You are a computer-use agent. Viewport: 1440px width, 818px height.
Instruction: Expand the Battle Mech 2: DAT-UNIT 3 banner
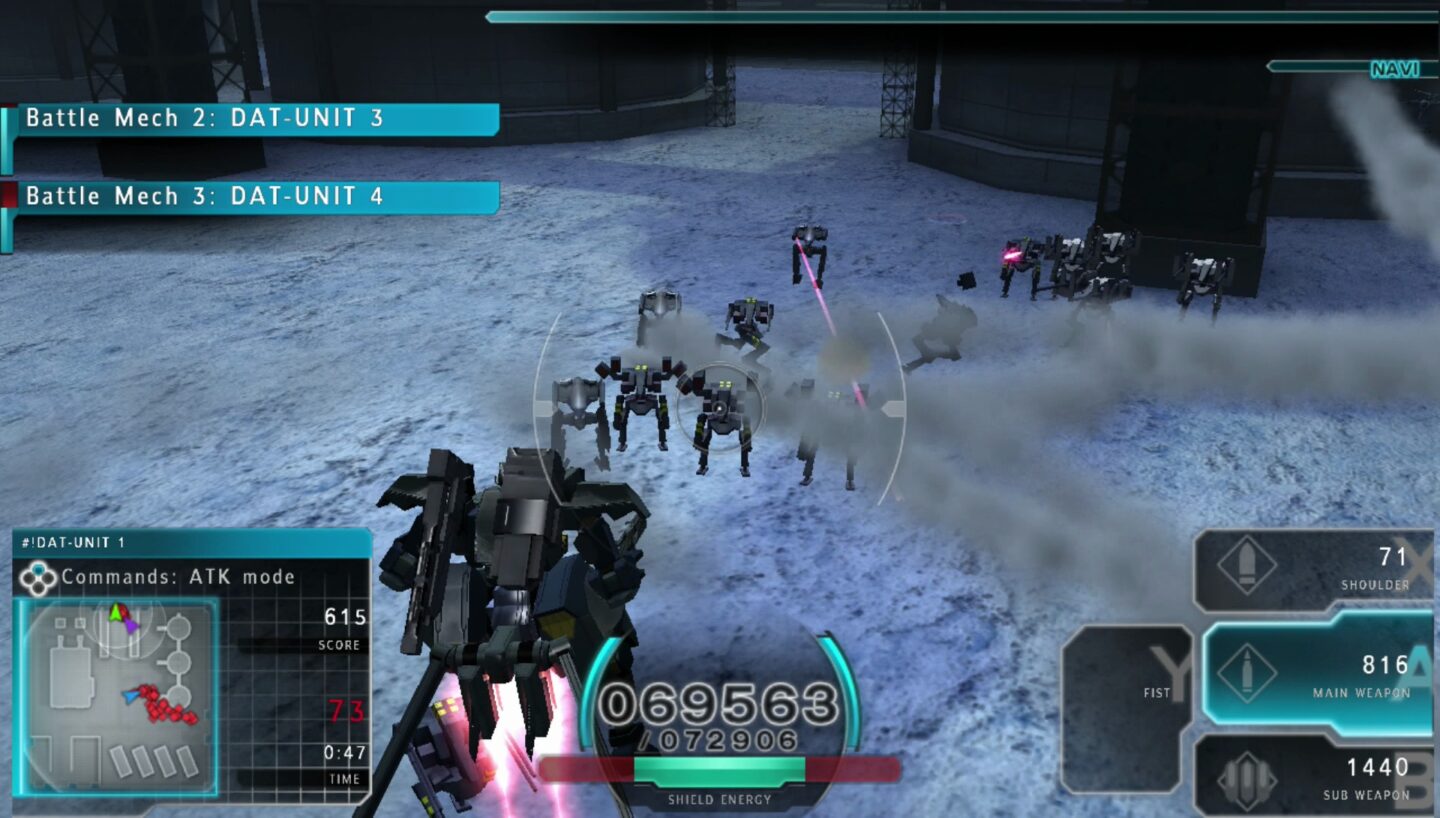coord(250,118)
